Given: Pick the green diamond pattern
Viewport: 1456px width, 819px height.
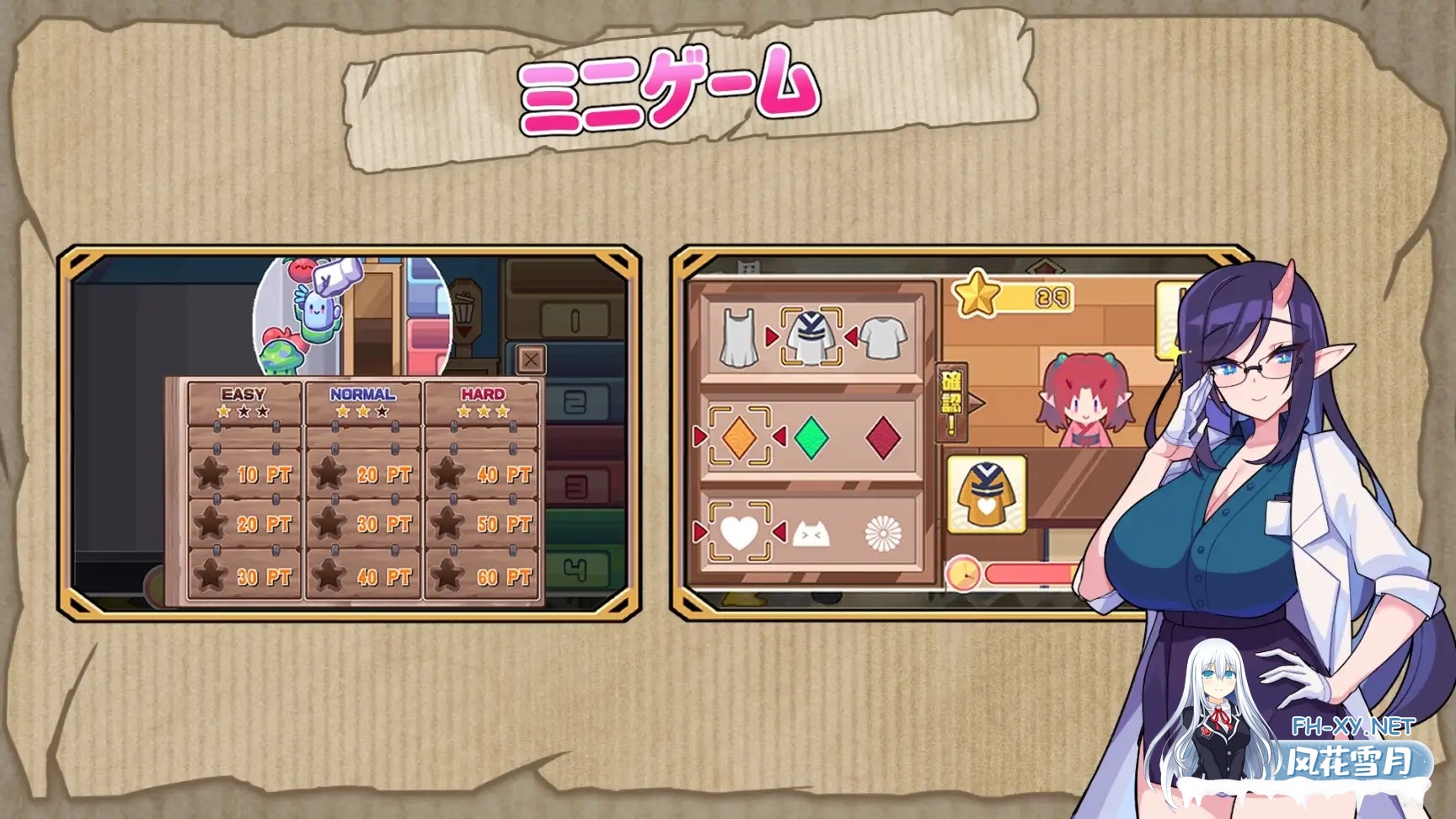Looking at the screenshot, I should (x=811, y=436).
